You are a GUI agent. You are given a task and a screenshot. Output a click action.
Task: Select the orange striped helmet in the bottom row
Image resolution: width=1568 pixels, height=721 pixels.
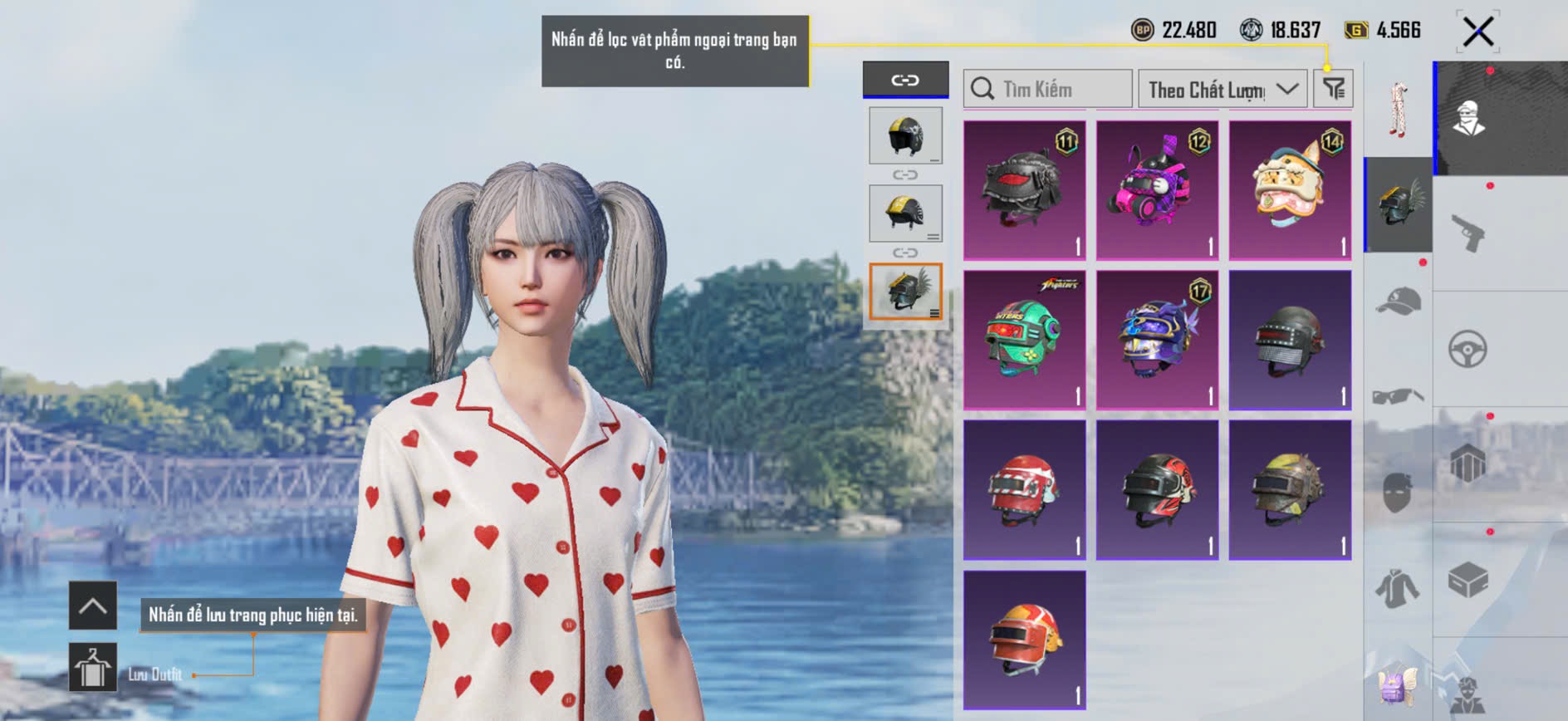pos(1024,640)
